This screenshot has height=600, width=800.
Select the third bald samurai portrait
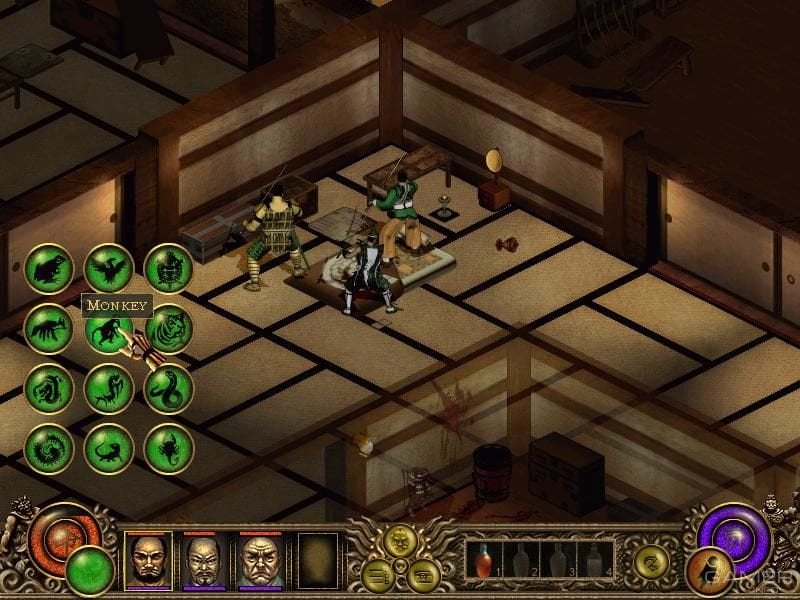[261, 560]
